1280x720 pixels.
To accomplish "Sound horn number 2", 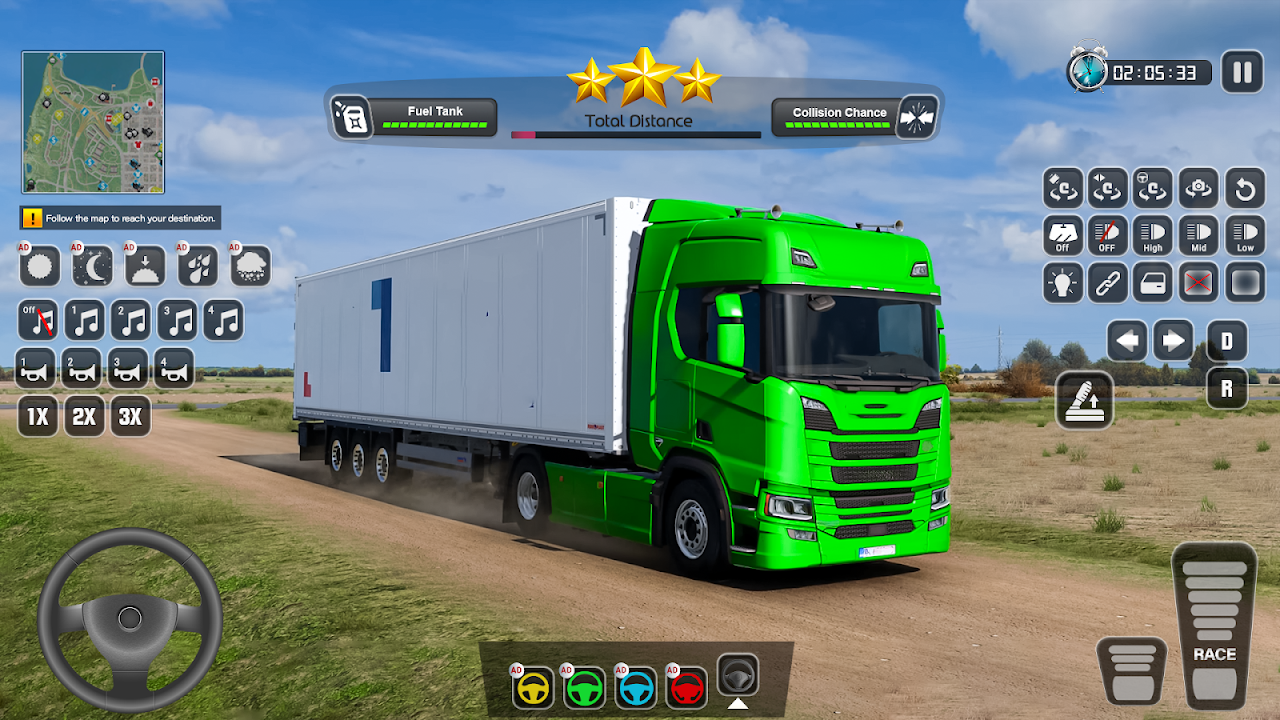I will pyautogui.click(x=82, y=368).
